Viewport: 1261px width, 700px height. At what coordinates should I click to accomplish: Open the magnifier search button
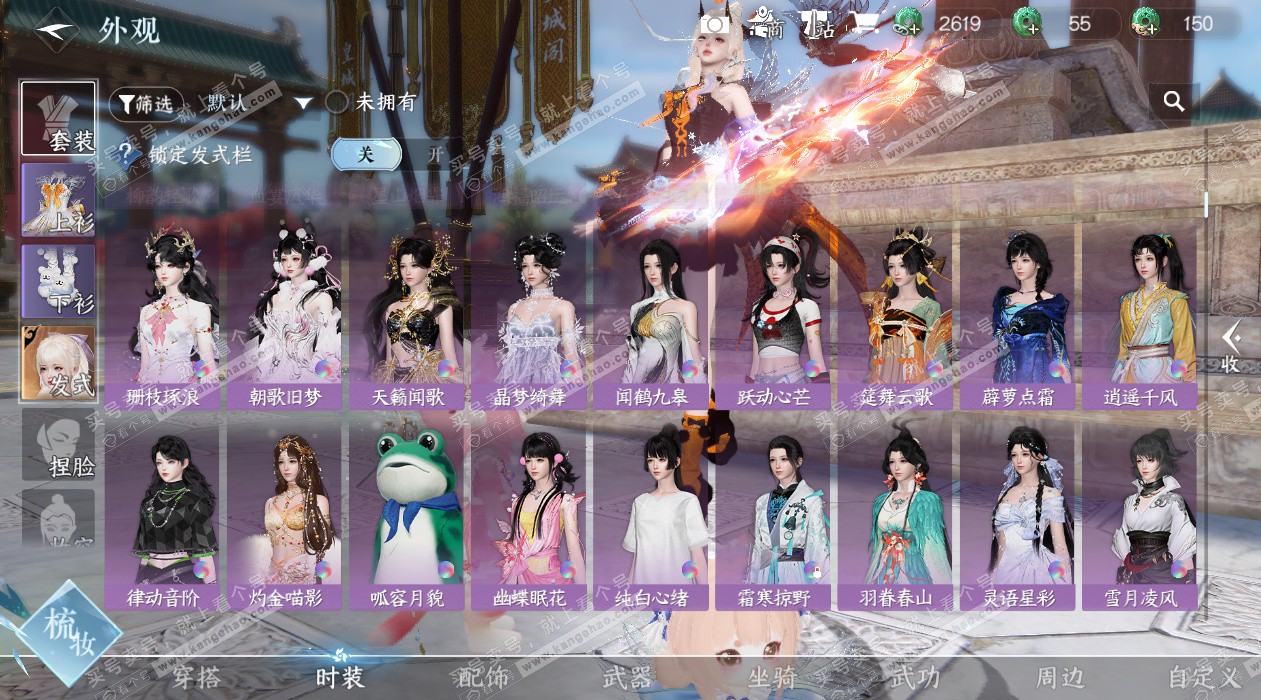pos(1174,101)
